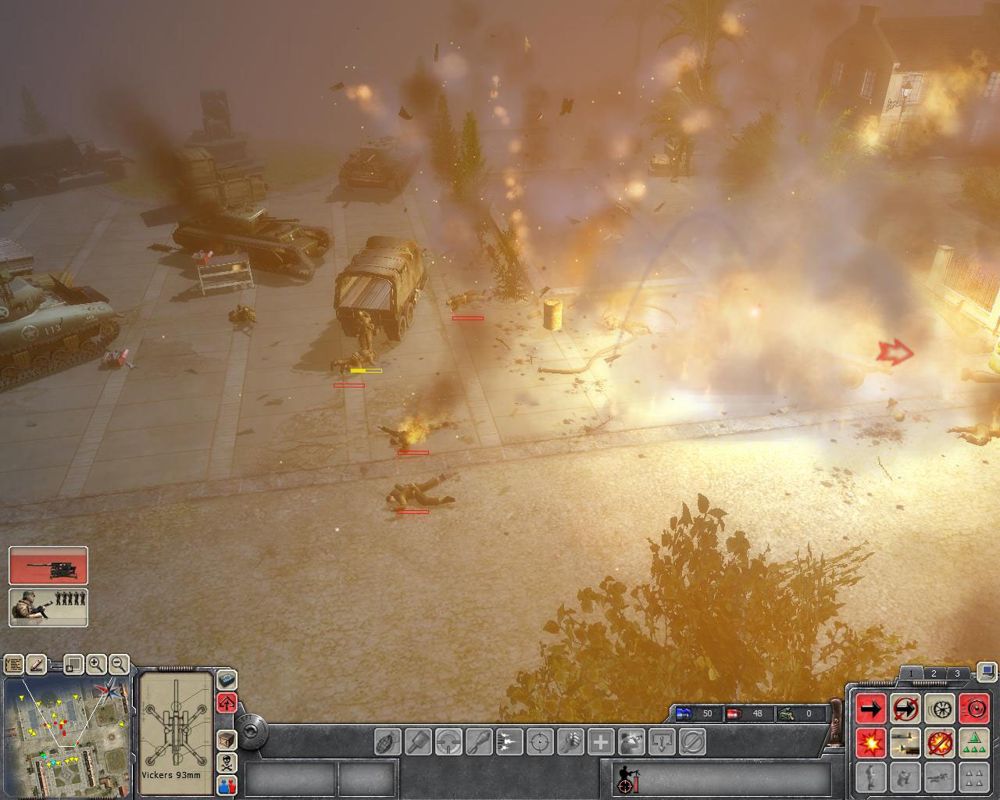Choose the red explosion fire order
The width and height of the screenshot is (1000, 800).
pos(870,743)
